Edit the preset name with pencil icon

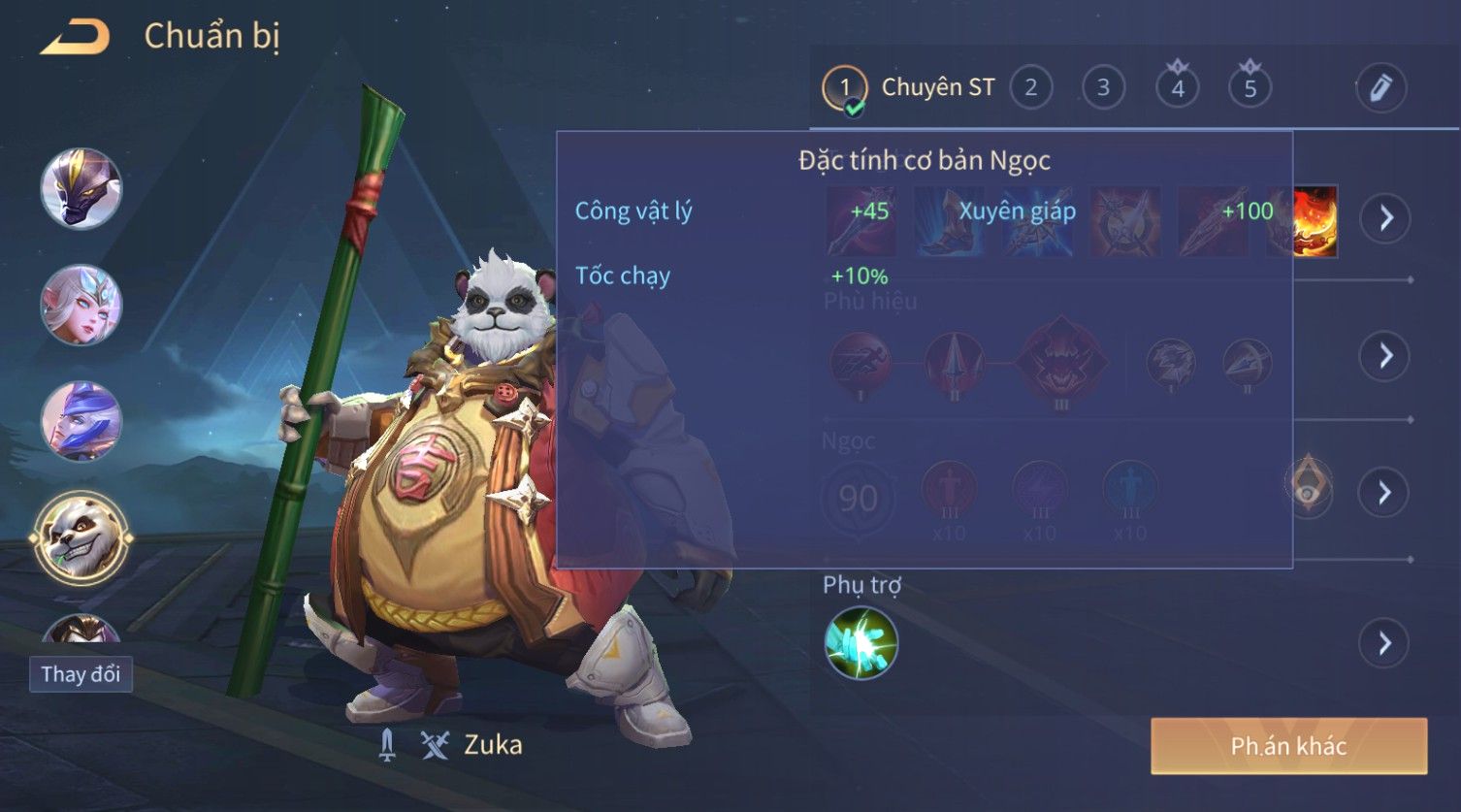coord(1380,88)
